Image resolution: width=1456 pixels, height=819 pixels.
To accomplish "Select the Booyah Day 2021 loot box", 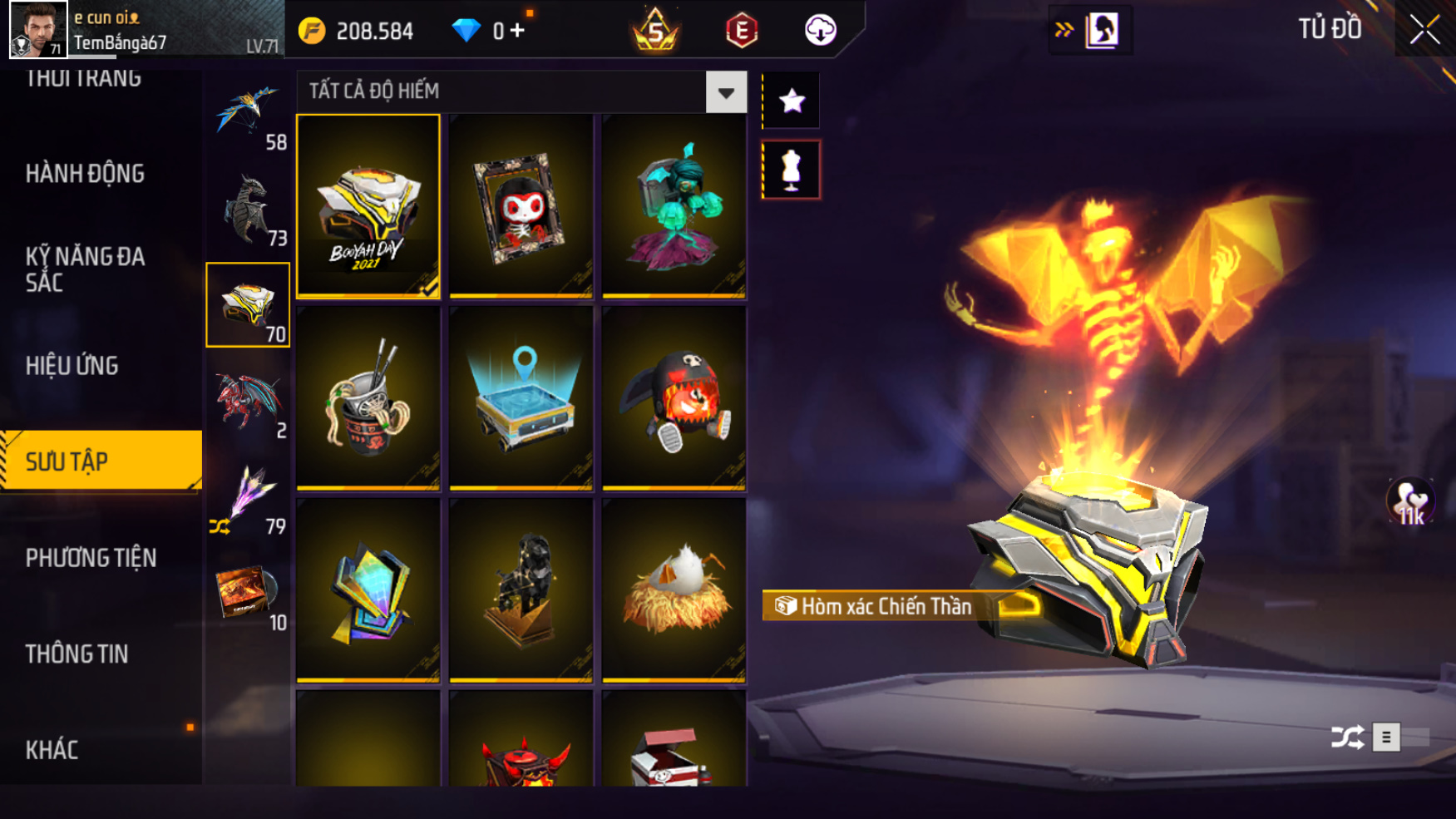I will tap(368, 206).
